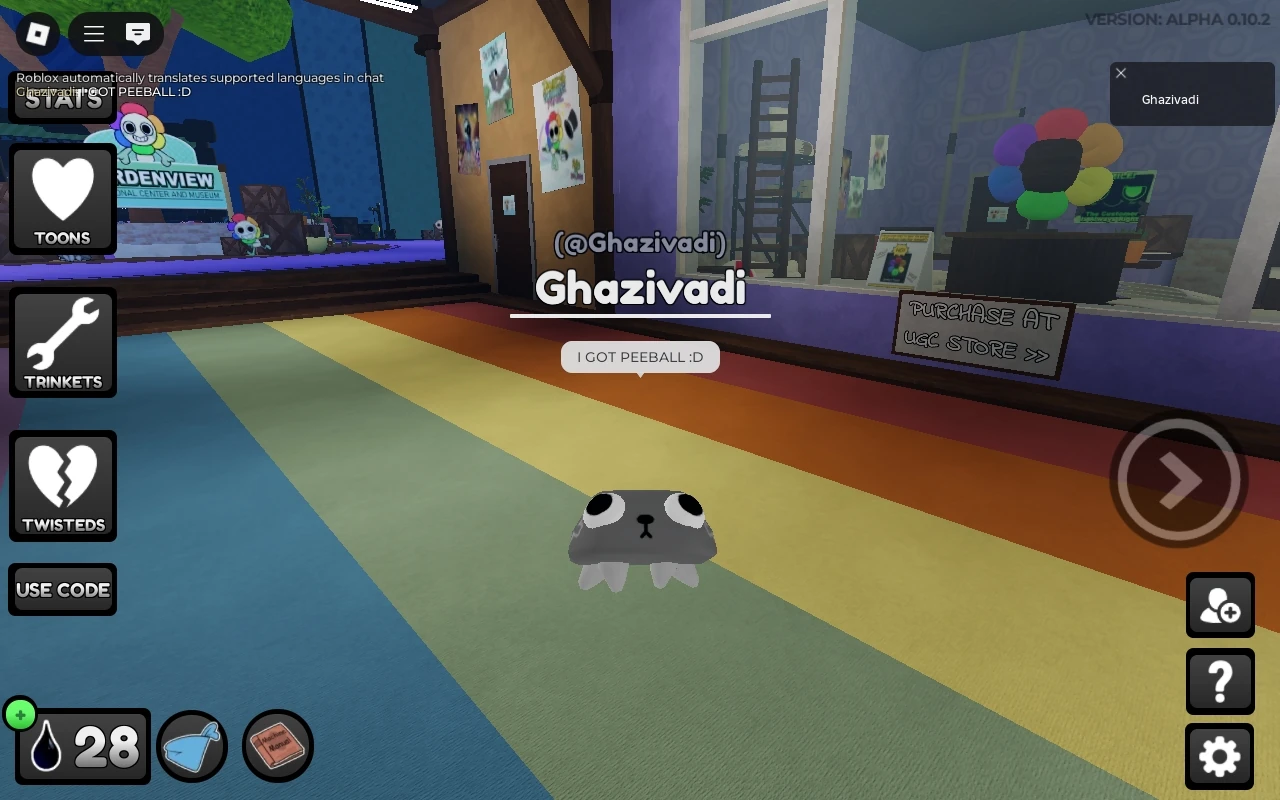Open the Machine Manual book
The image size is (1280, 800).
(277, 746)
